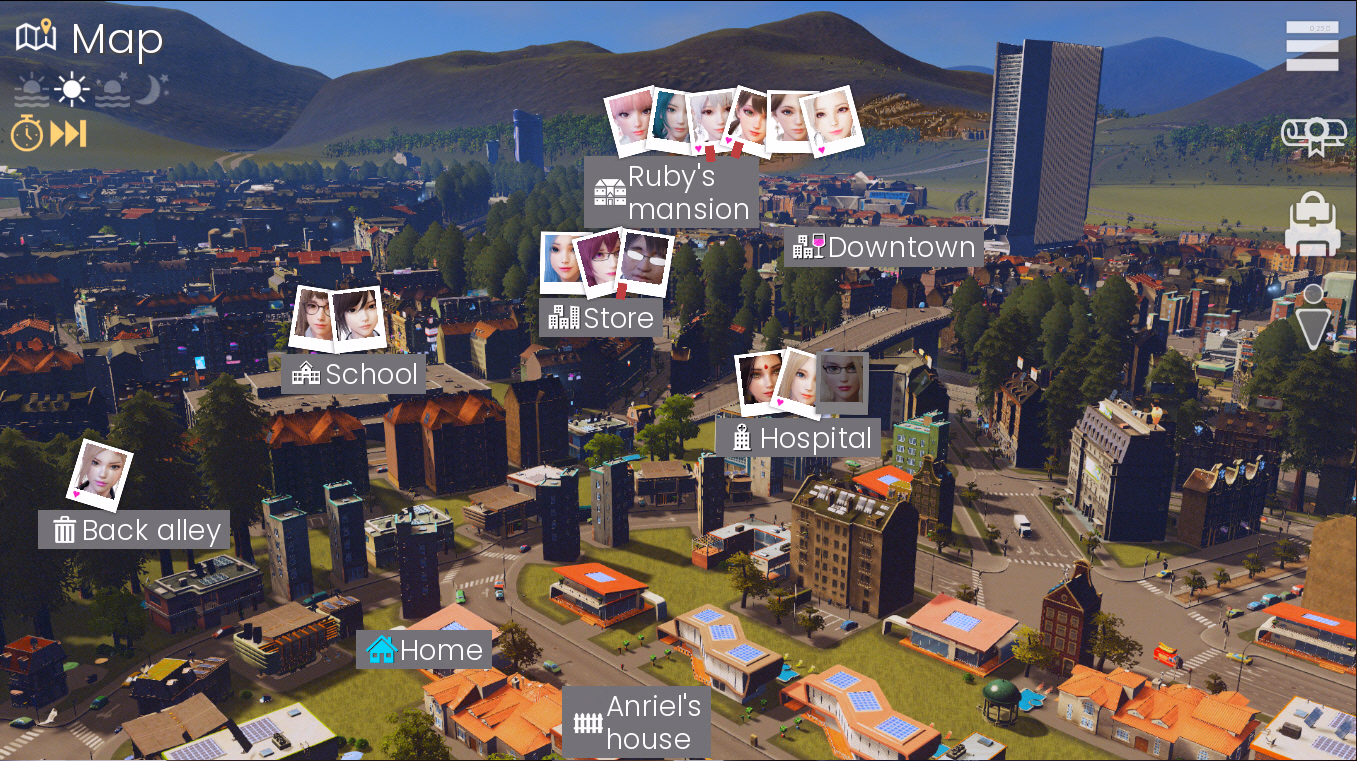Go to the Back alley
1357x761 pixels.
pos(135,530)
